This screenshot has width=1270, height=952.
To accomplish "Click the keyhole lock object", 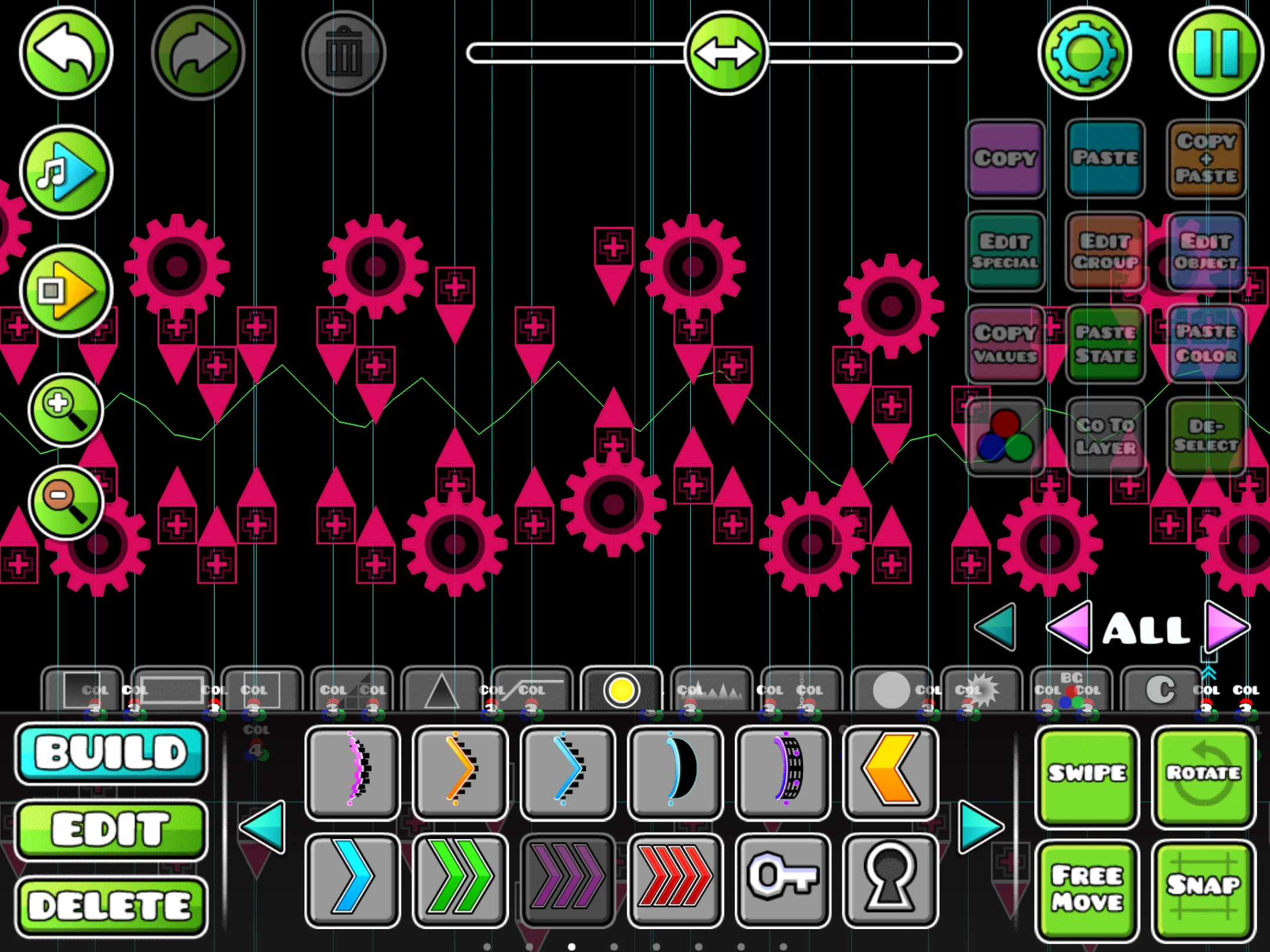I will tap(890, 880).
